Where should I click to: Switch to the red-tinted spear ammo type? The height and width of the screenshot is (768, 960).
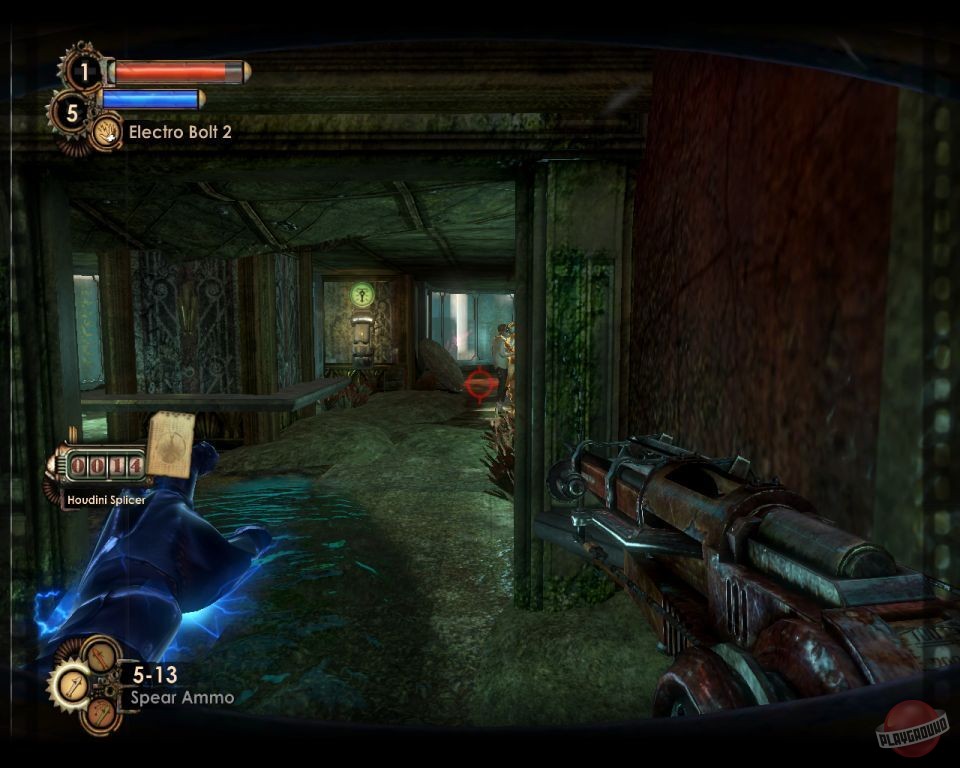click(101, 714)
